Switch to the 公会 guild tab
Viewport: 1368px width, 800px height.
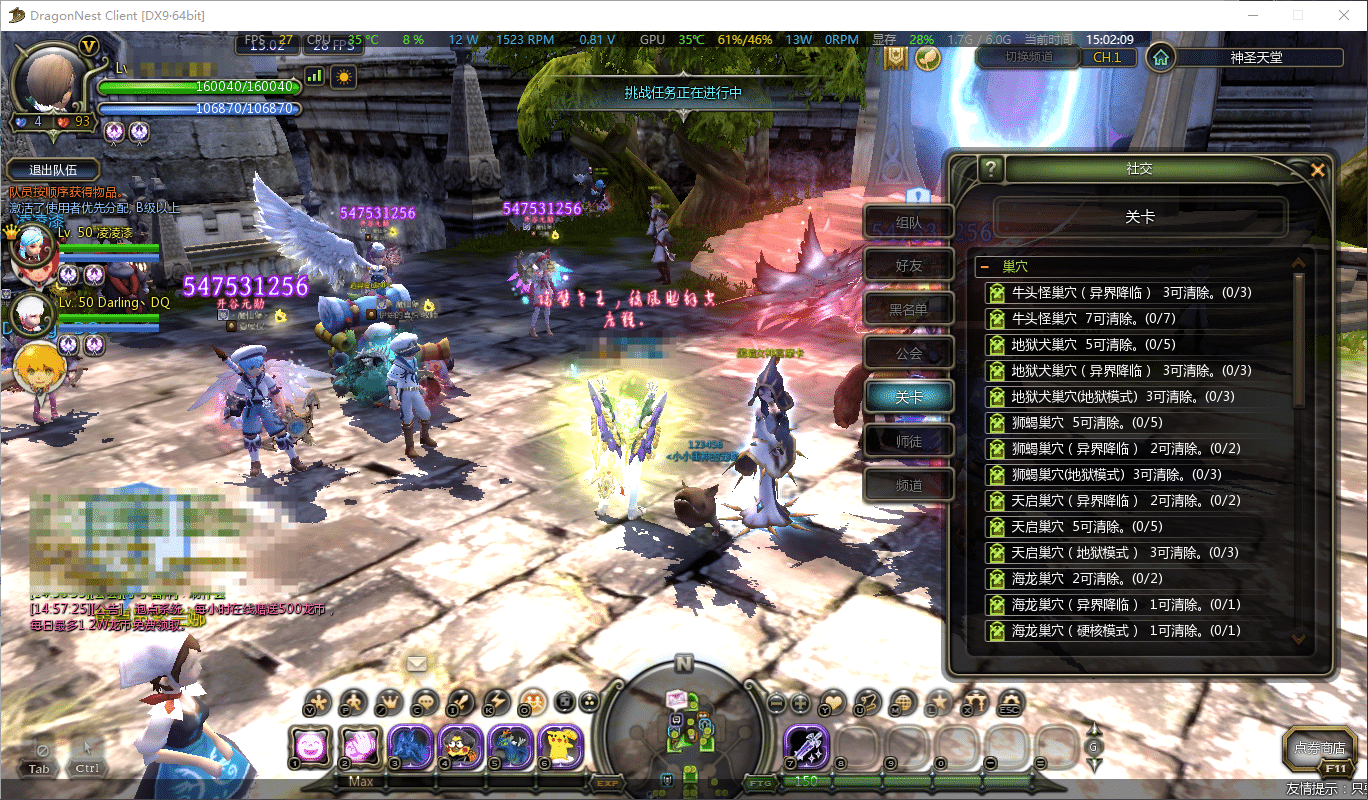[x=908, y=354]
